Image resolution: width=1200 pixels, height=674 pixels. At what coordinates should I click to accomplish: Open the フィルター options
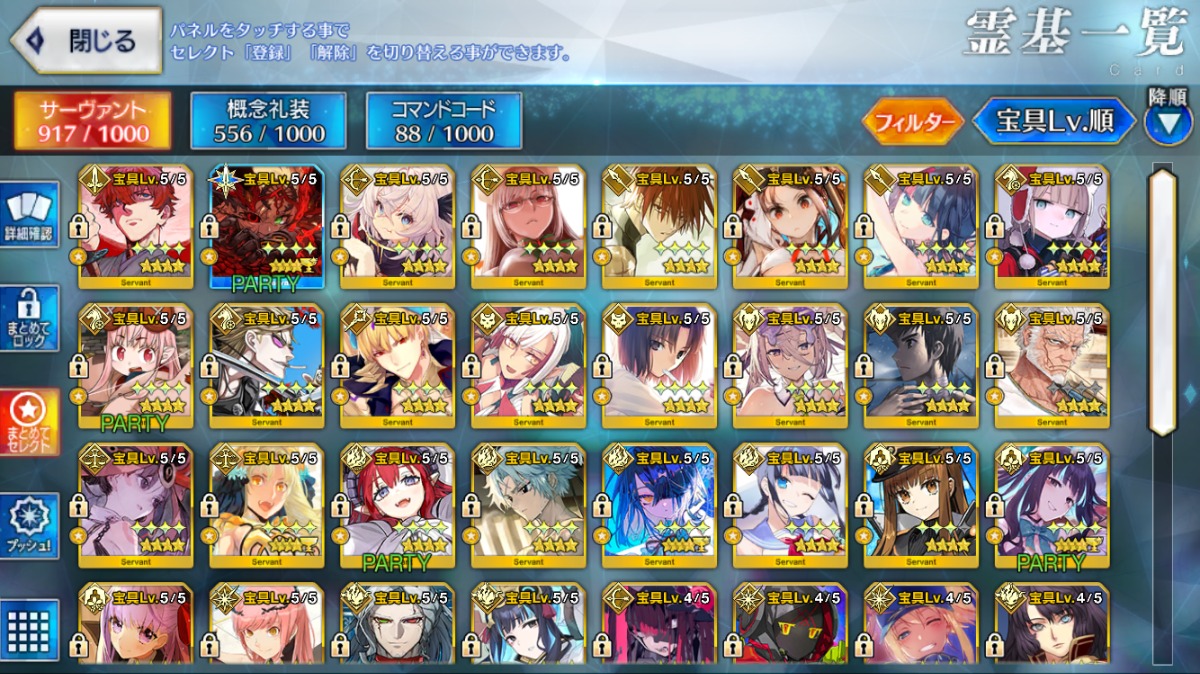tap(912, 122)
